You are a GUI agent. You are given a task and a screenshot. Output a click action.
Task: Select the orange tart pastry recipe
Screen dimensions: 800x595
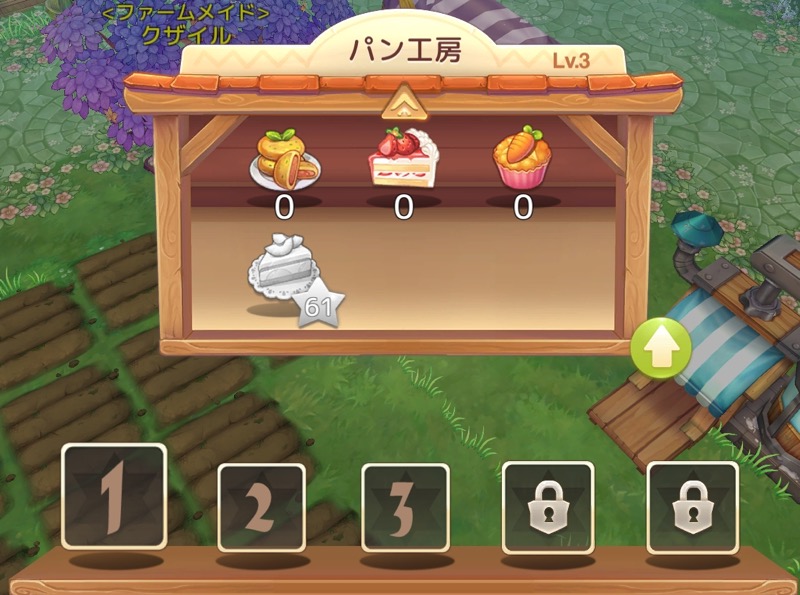285,160
